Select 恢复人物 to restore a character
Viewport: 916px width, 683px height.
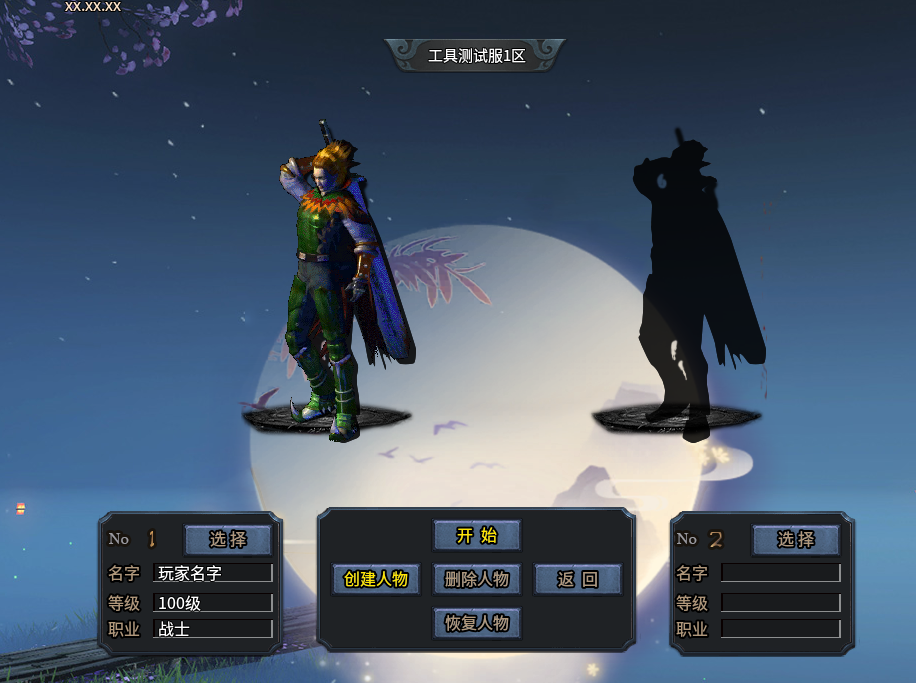(x=477, y=623)
